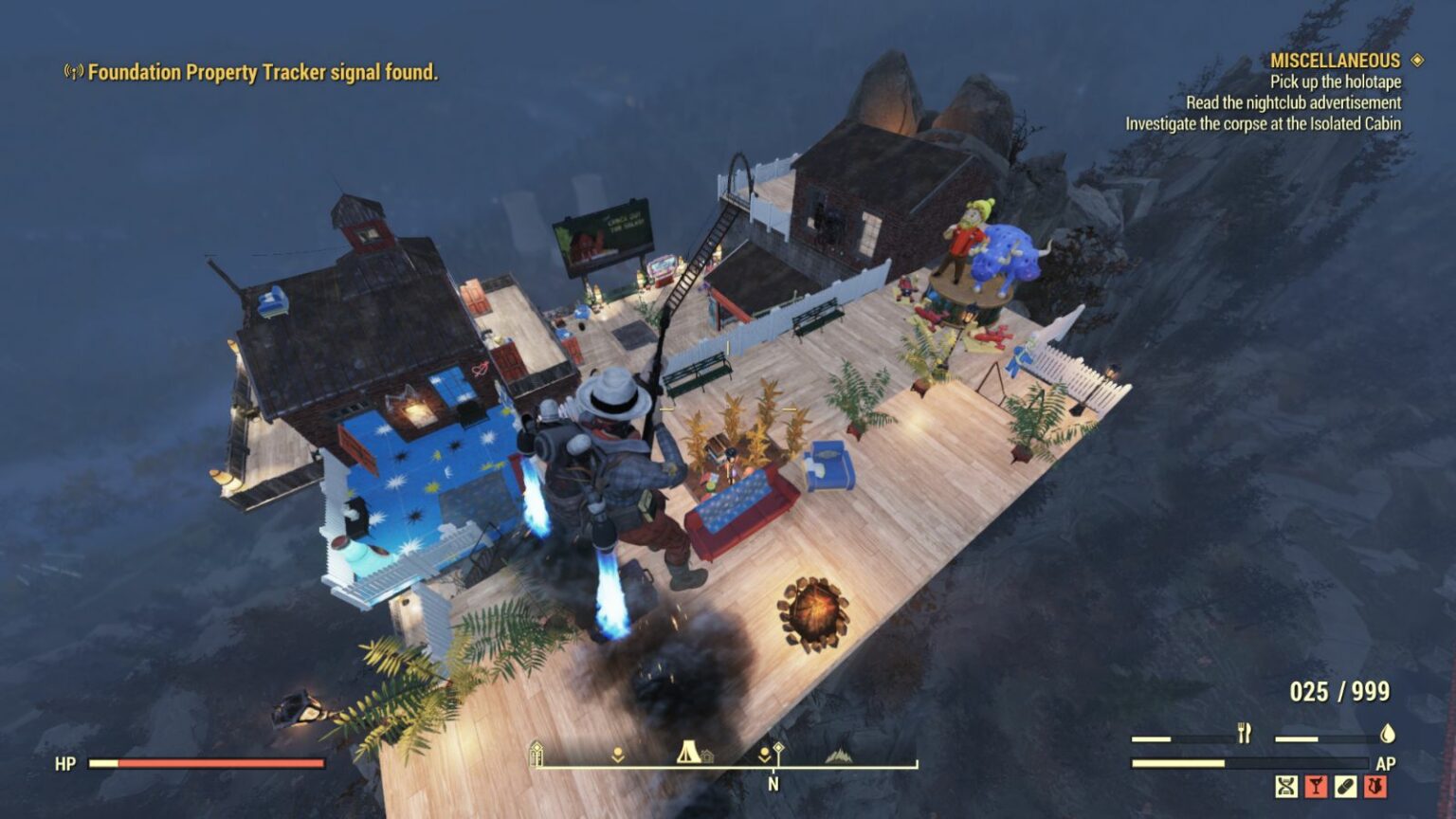Select the building marker at compass left end

click(x=537, y=754)
